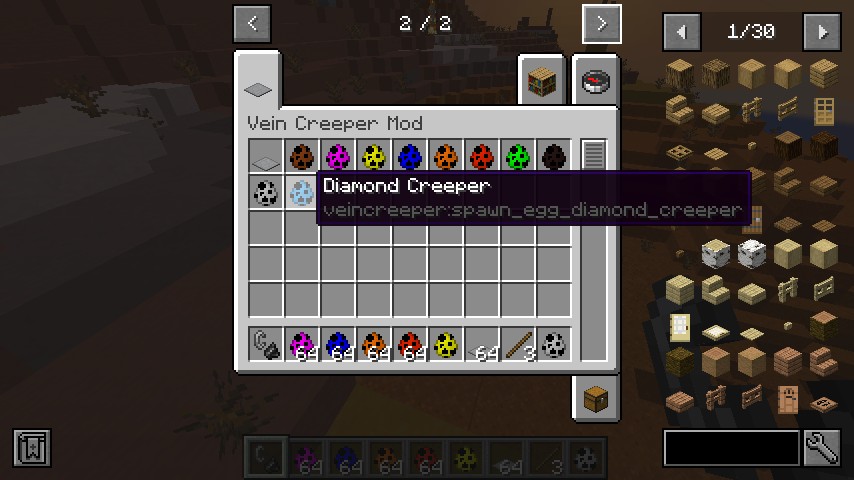Go to the next creative tabs page

pos(601,24)
